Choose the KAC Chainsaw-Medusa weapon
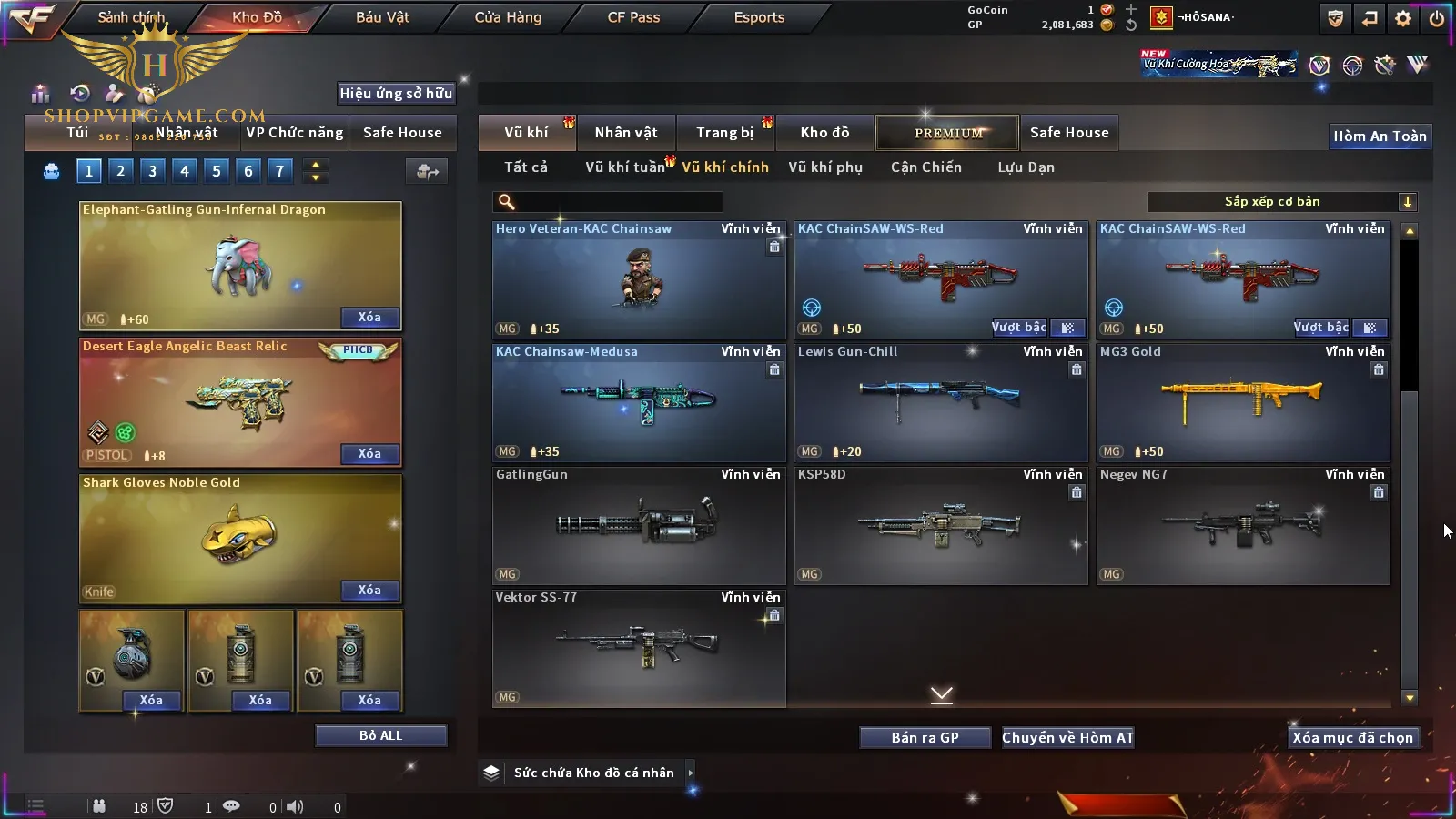Screen dimensions: 1456x819 point(639,403)
